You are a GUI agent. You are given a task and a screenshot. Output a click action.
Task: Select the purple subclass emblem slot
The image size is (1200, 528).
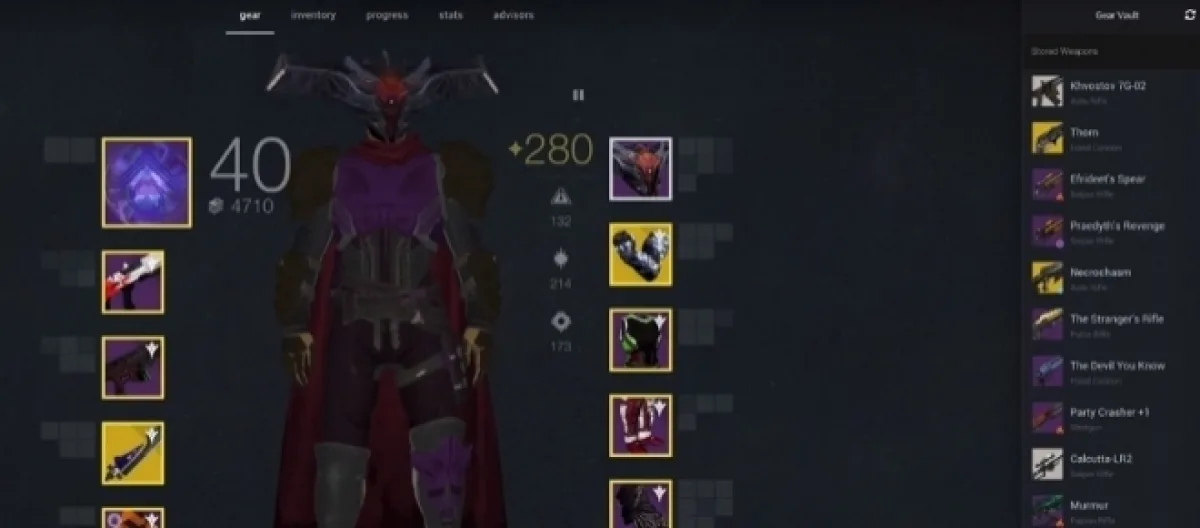[x=146, y=182]
